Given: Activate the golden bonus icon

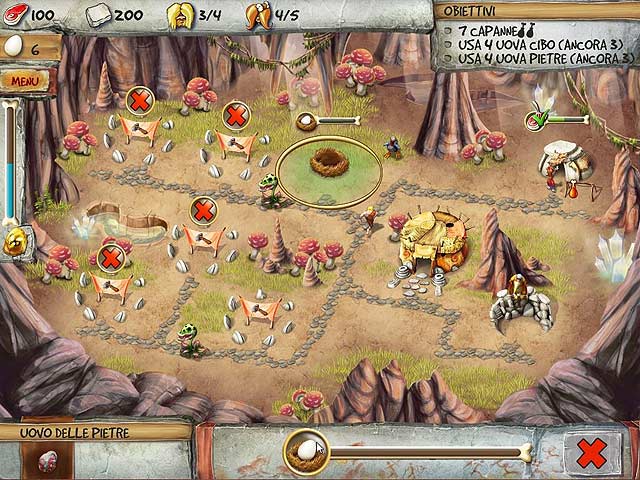Looking at the screenshot, I should [x=17, y=243].
